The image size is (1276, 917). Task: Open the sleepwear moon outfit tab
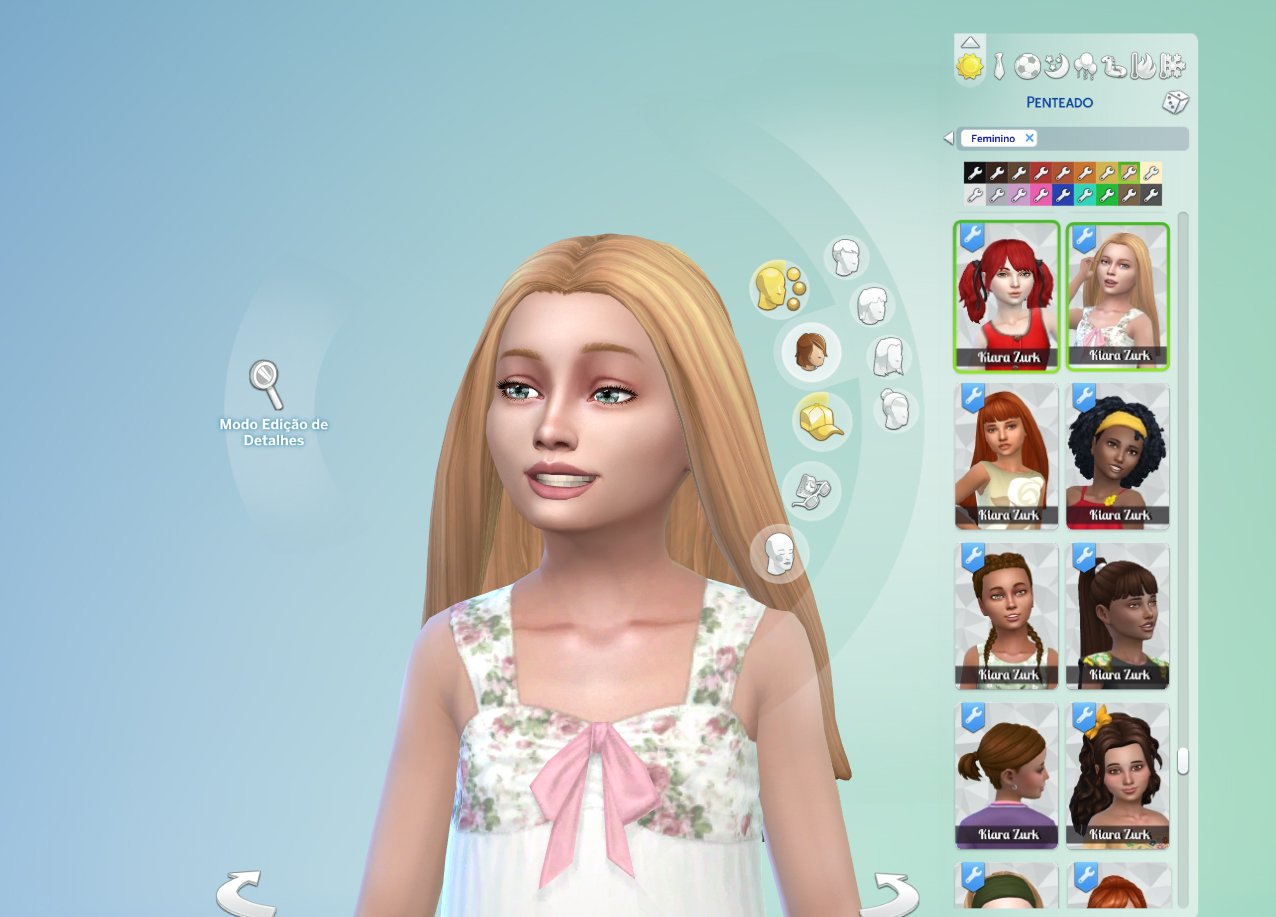[1056, 67]
